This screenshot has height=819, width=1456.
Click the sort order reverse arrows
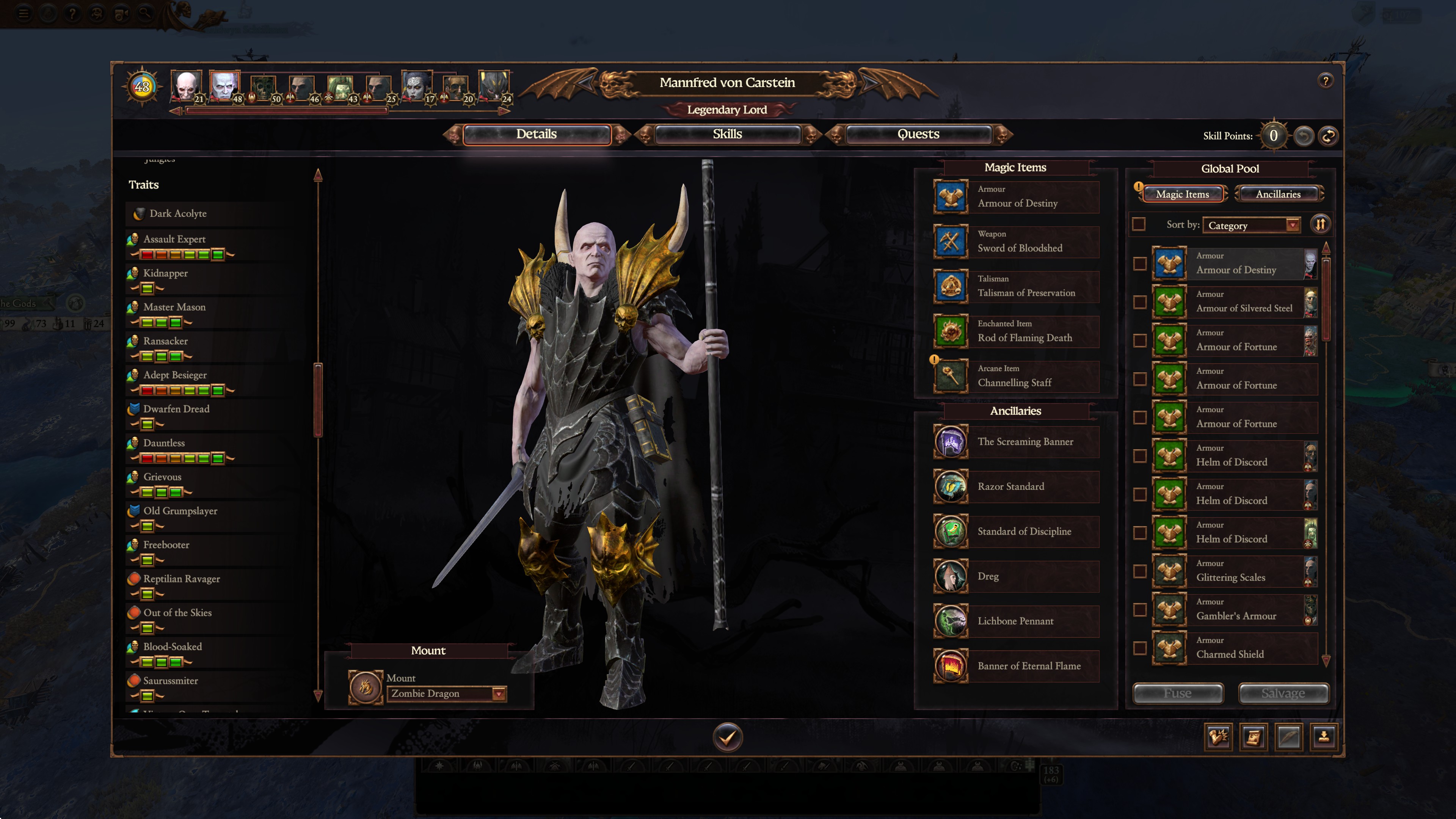coord(1321,224)
